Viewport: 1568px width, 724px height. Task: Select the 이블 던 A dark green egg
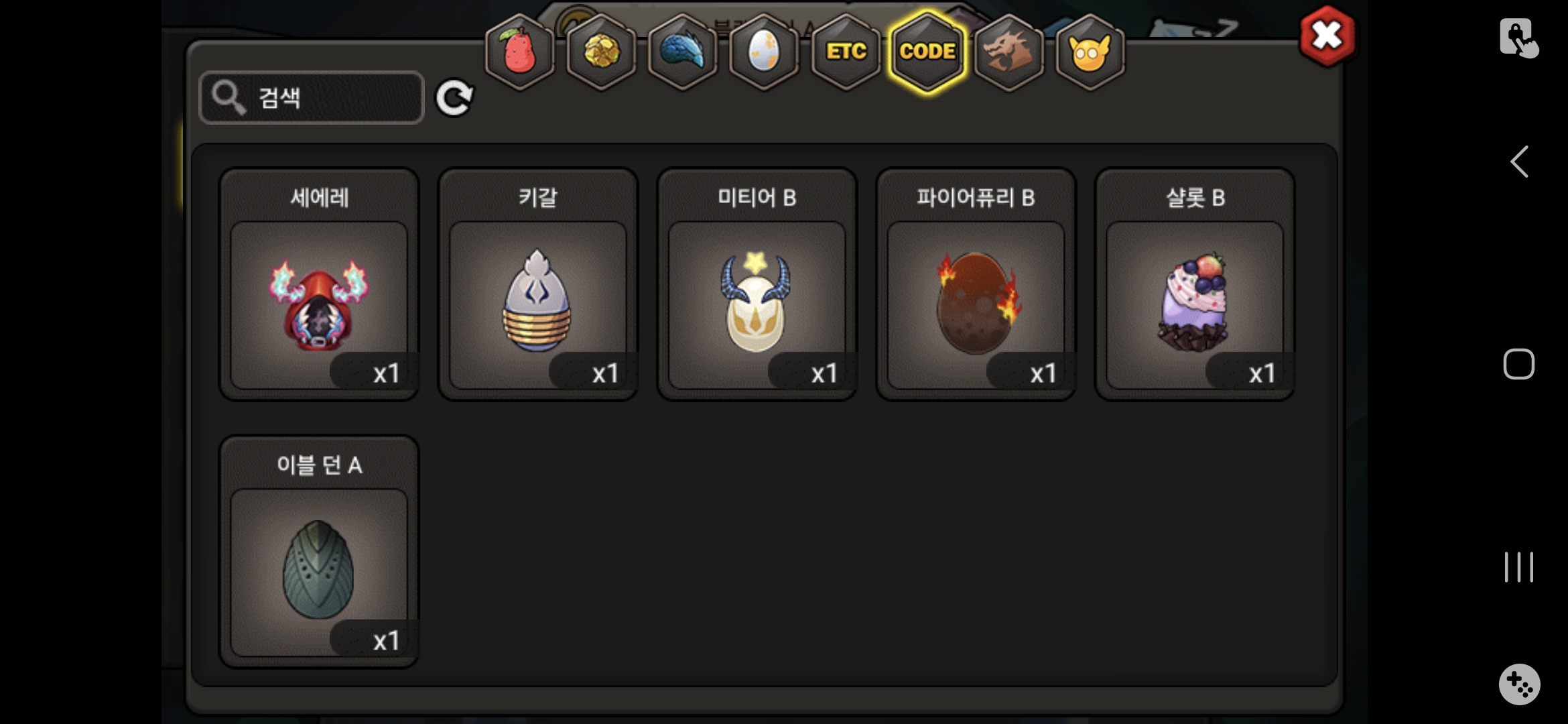pyautogui.click(x=319, y=571)
